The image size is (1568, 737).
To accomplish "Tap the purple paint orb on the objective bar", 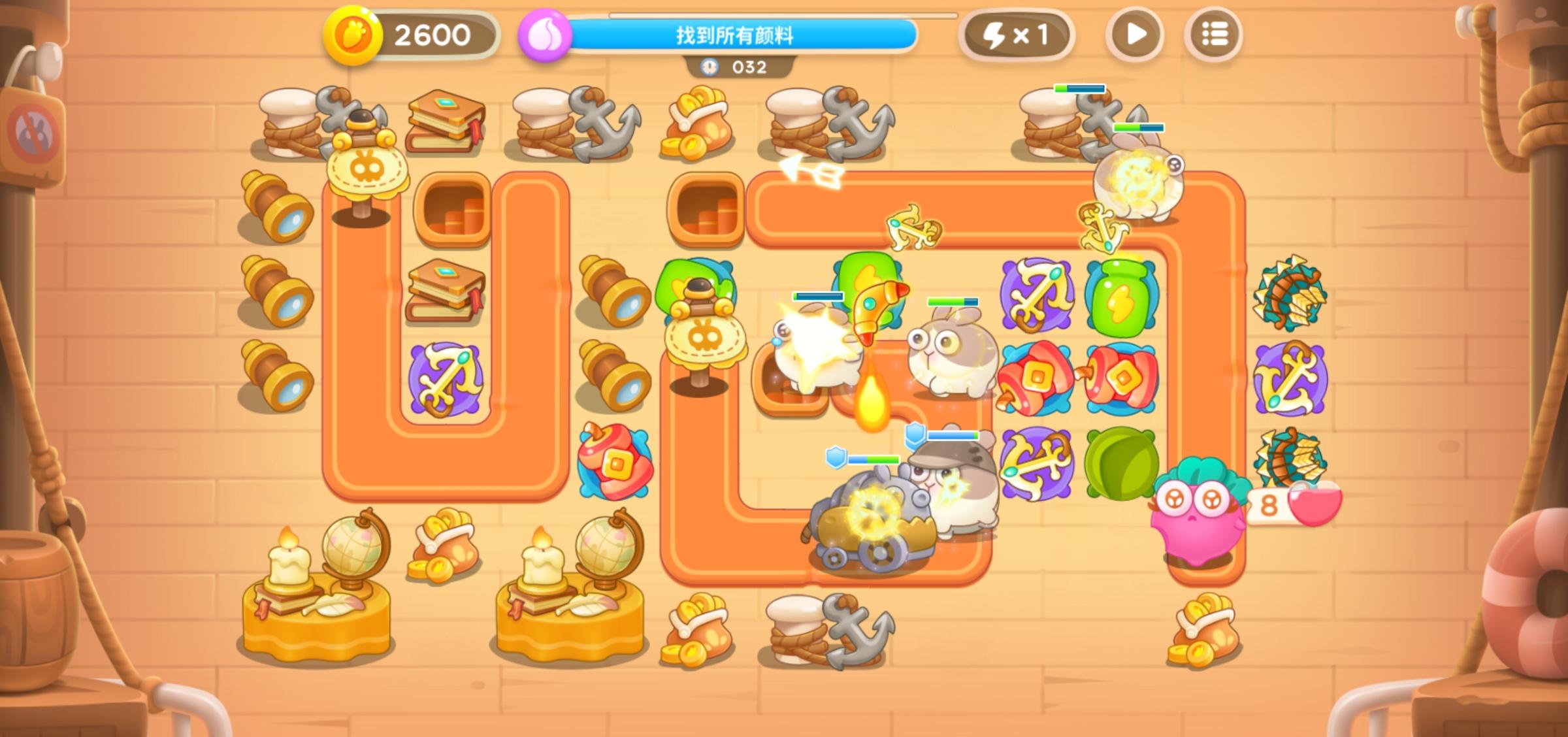I will coord(544,34).
